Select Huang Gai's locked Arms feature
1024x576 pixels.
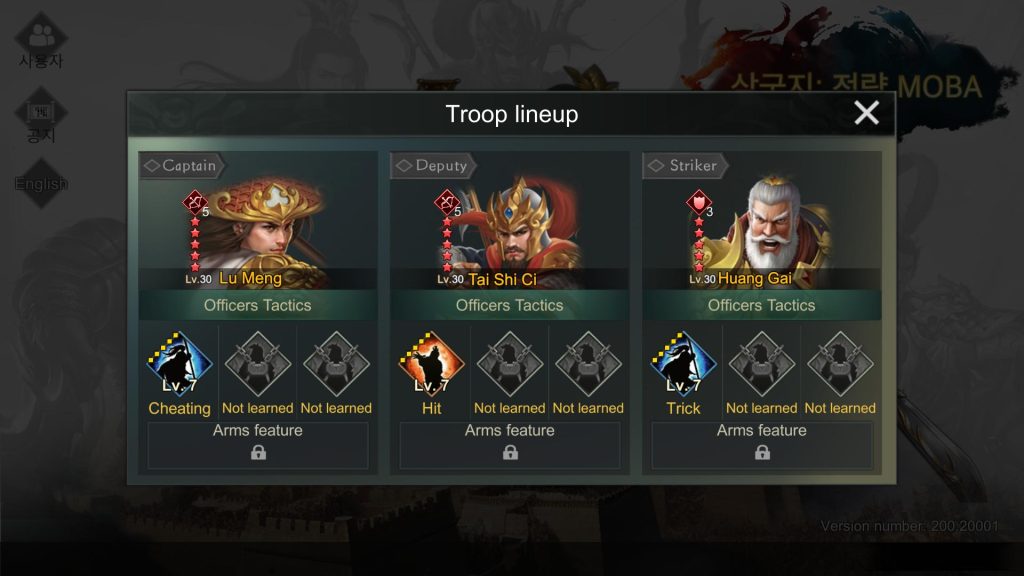click(x=762, y=446)
